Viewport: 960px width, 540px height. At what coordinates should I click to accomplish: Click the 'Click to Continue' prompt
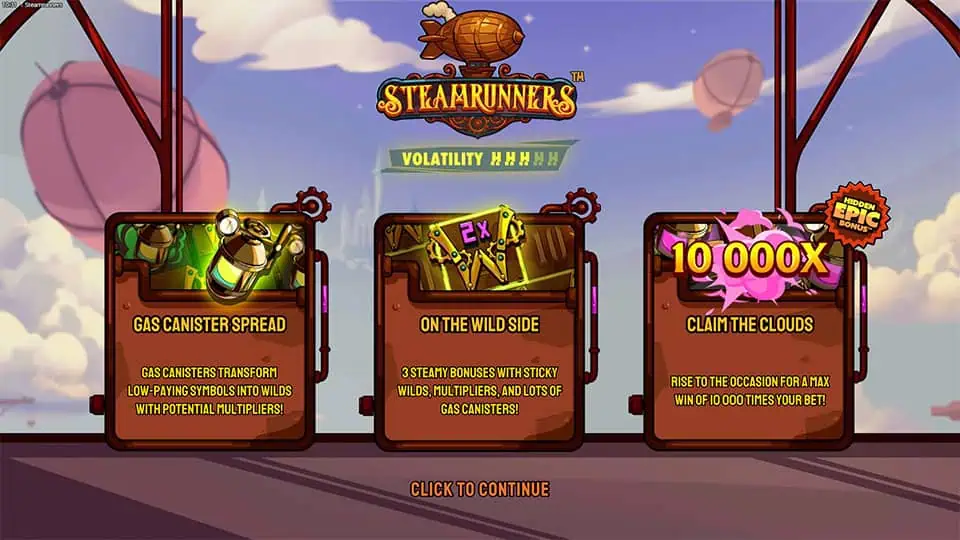[x=479, y=489]
